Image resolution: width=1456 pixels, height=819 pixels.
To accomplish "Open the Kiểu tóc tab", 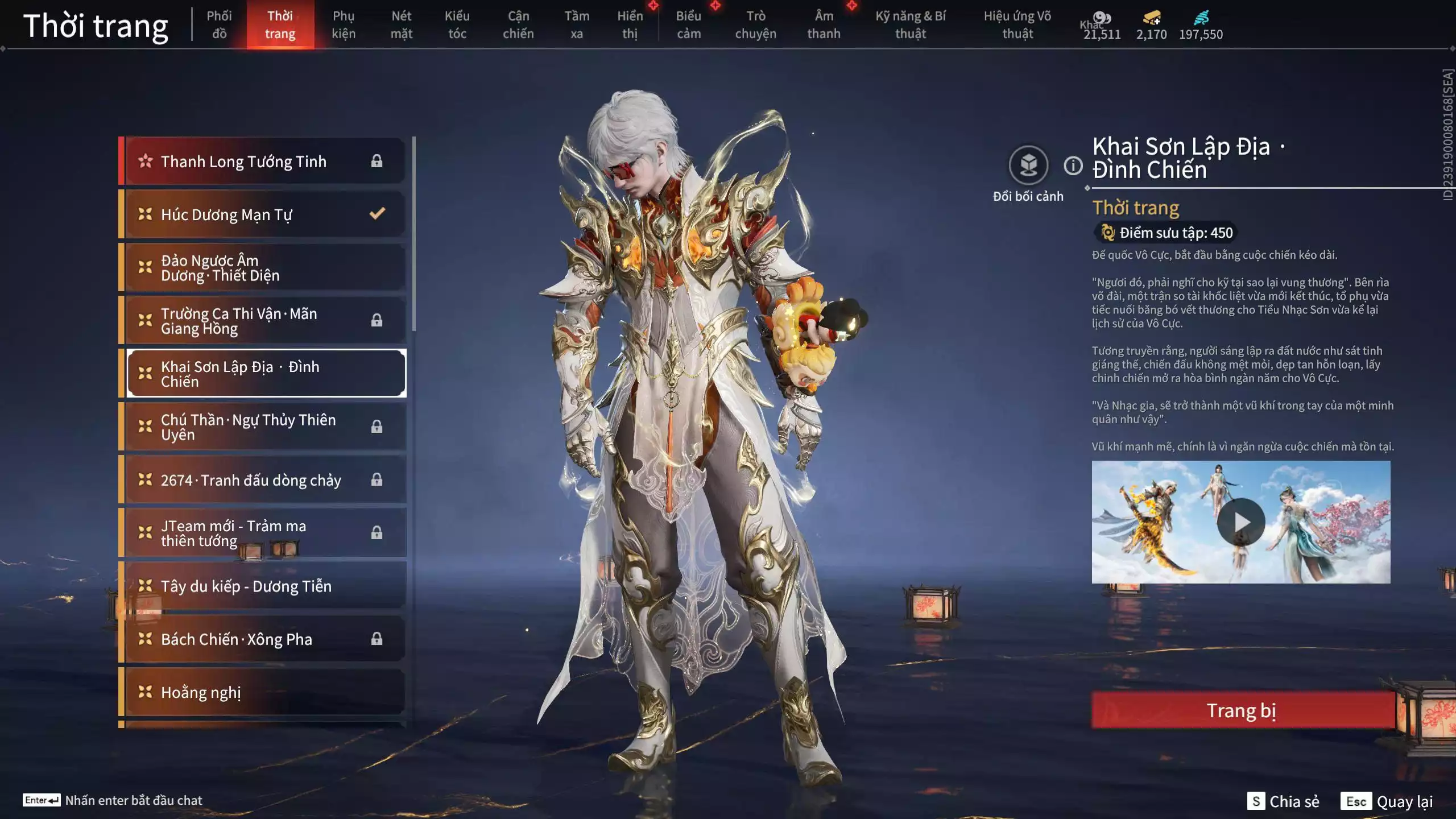I will (457, 24).
